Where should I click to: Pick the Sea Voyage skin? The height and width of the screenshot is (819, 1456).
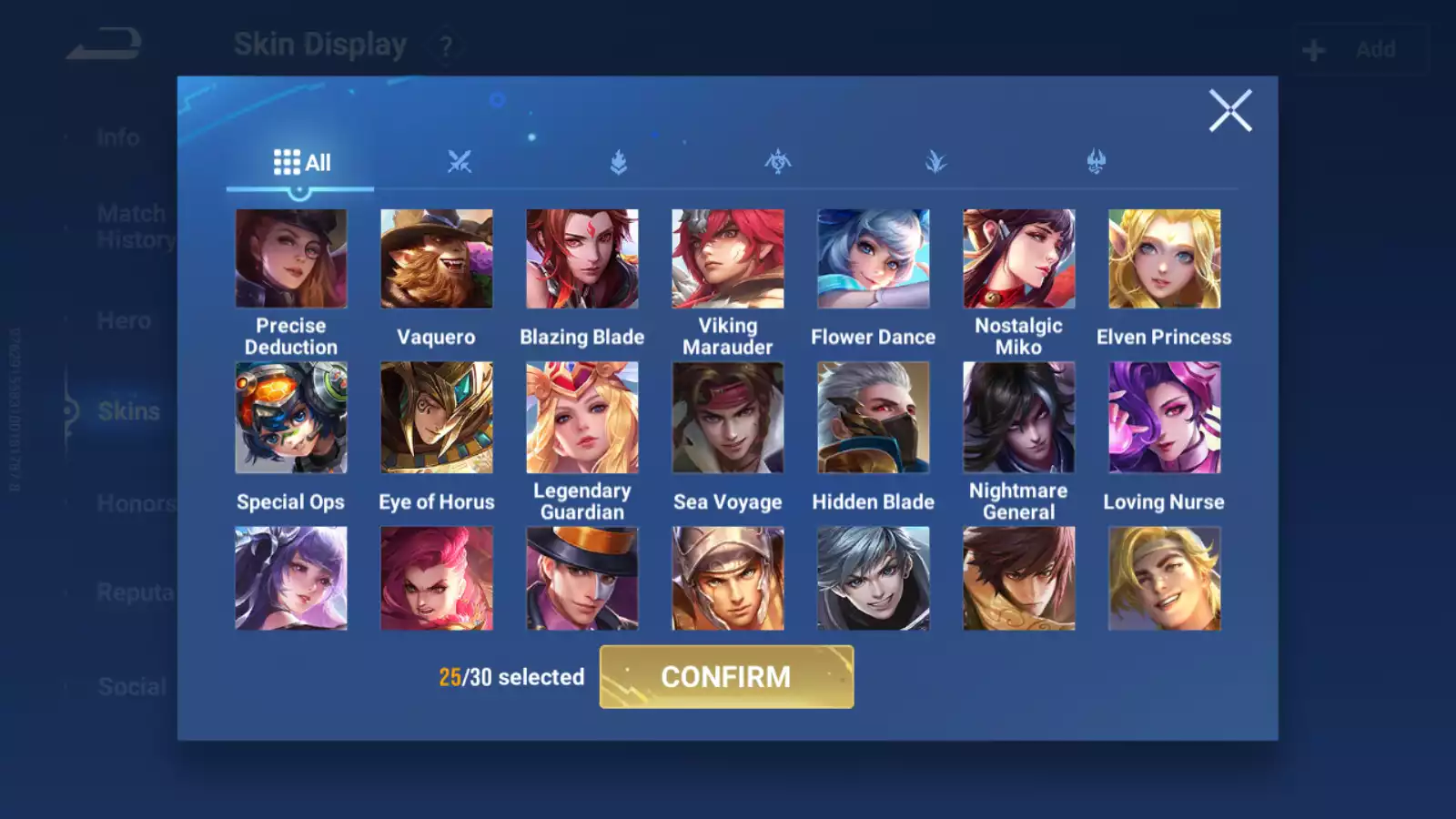click(728, 418)
